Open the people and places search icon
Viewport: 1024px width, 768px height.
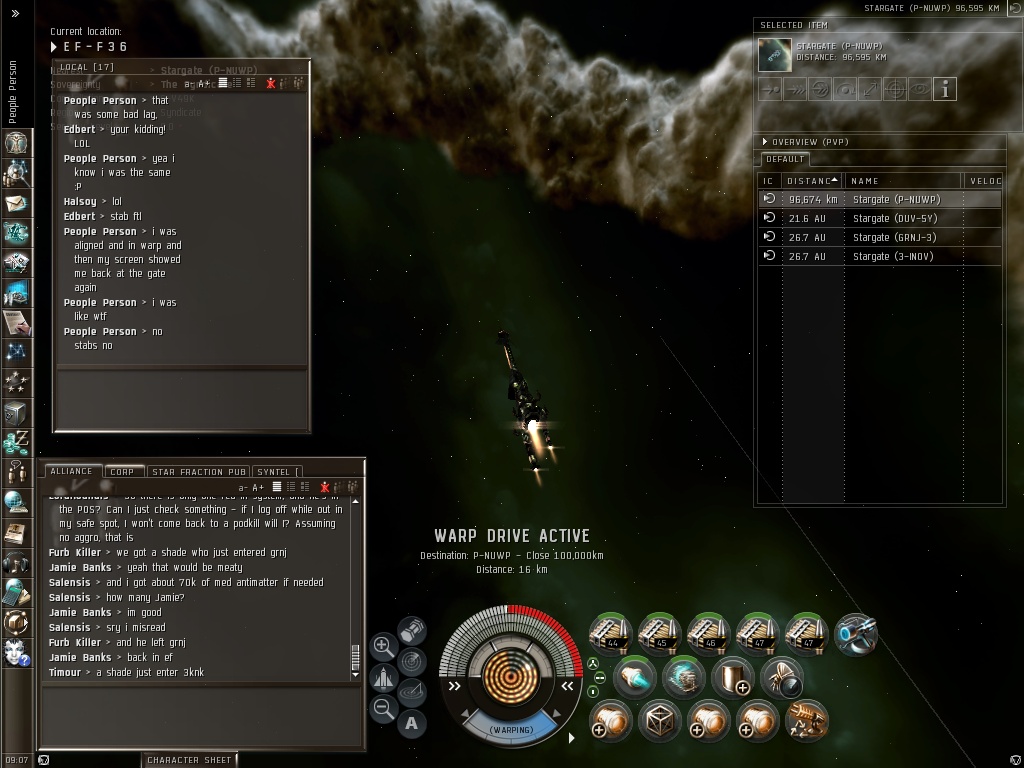point(16,173)
